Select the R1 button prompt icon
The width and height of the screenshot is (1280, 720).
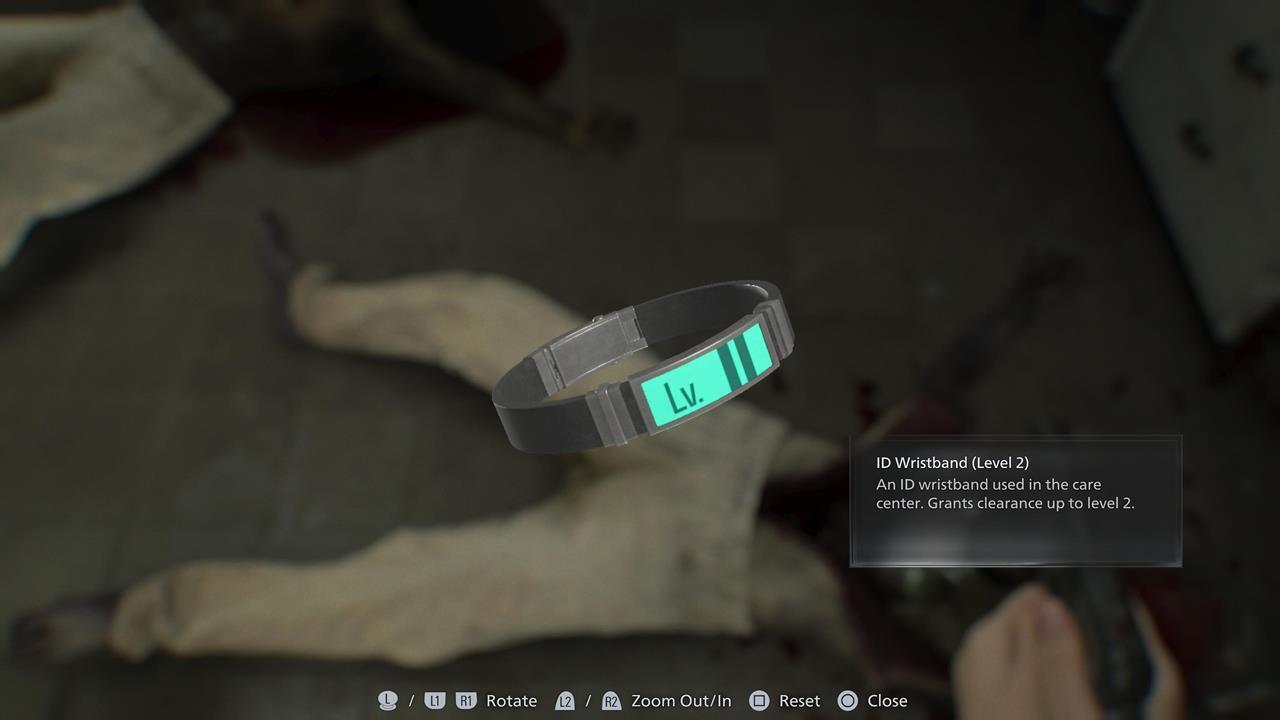point(465,701)
